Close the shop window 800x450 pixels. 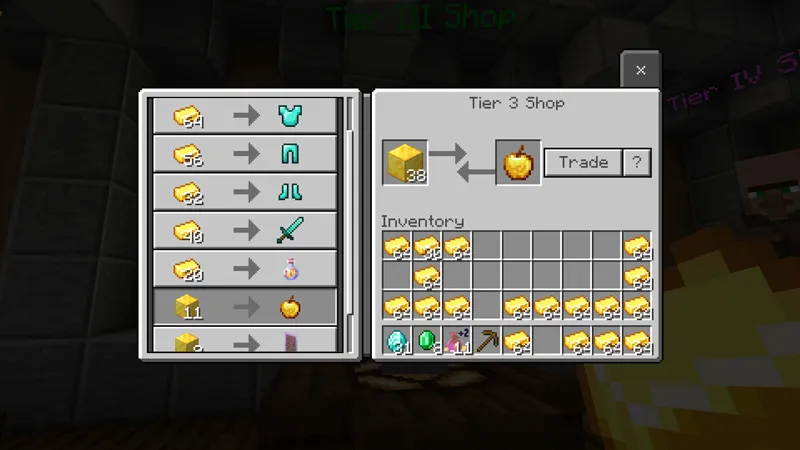640,70
